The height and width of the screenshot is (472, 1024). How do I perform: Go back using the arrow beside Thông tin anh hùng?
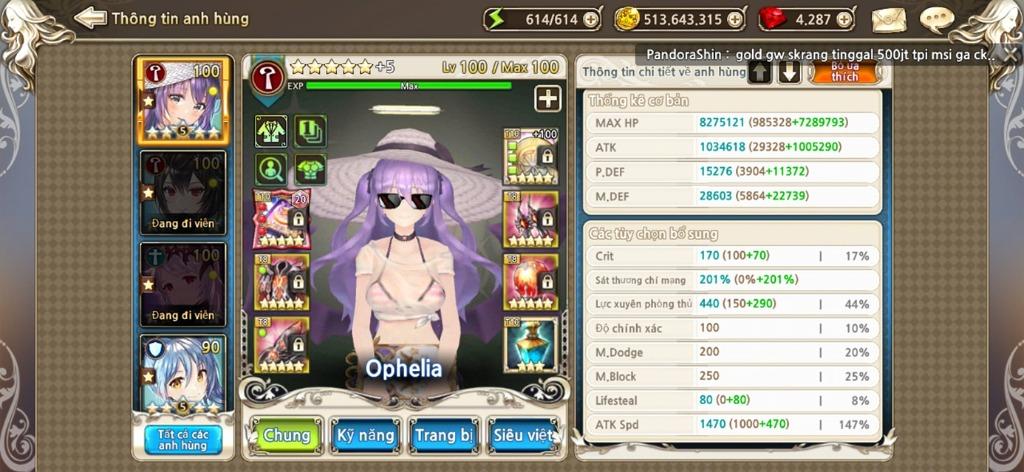pyautogui.click(x=91, y=18)
